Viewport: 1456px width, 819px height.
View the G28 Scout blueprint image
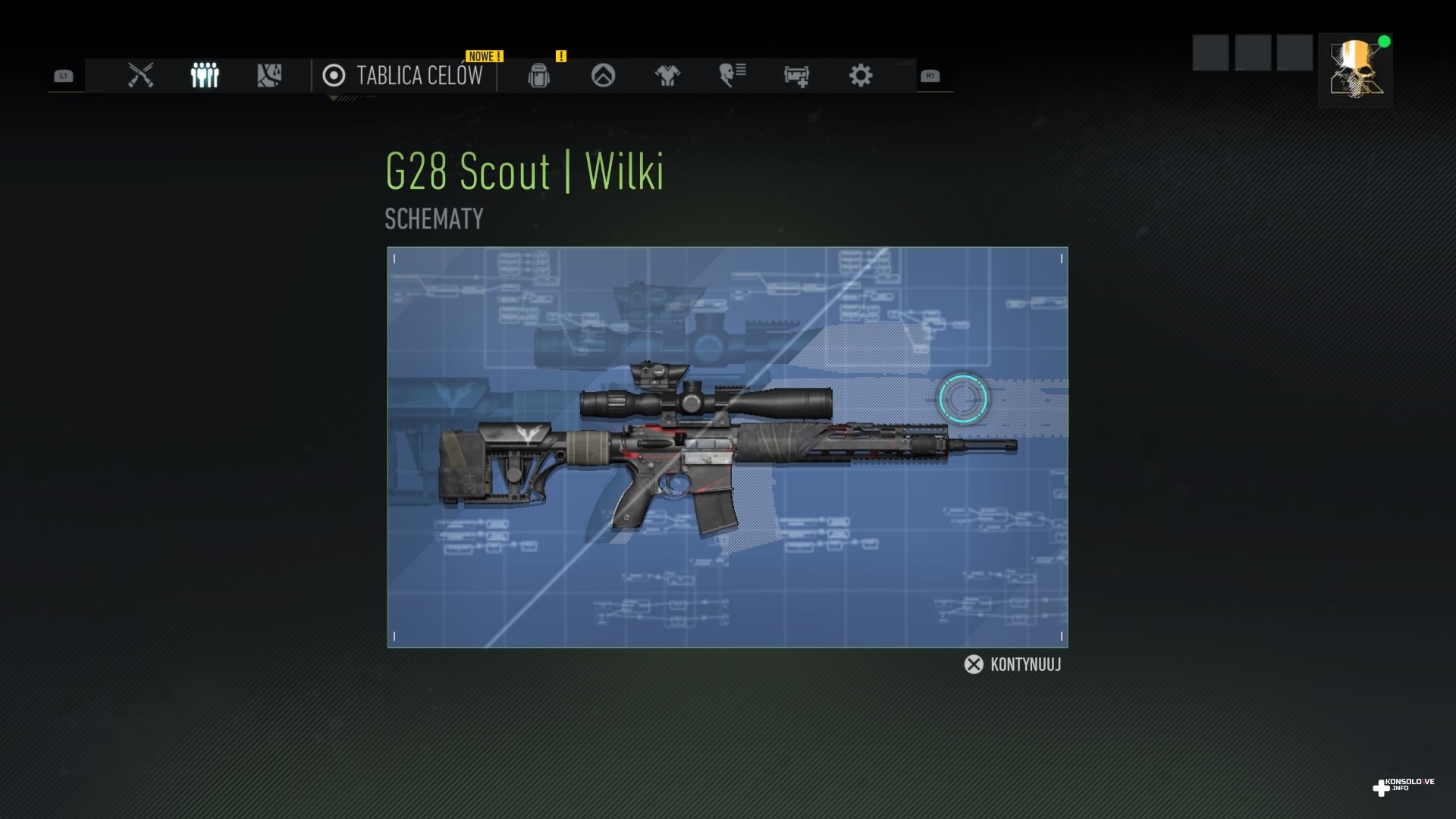point(727,447)
